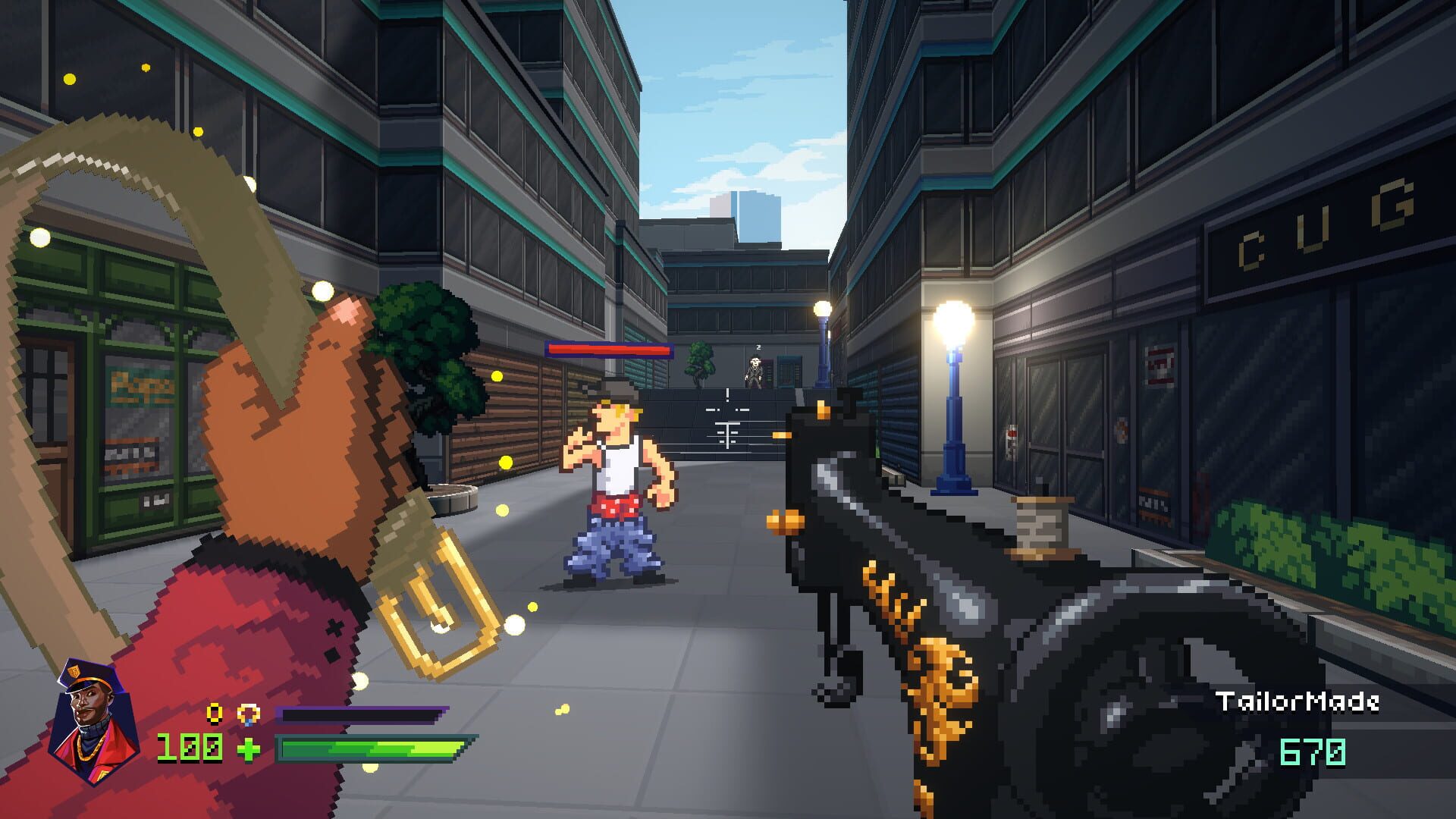Click the green health bar
The height and width of the screenshot is (819, 1456).
point(372,747)
